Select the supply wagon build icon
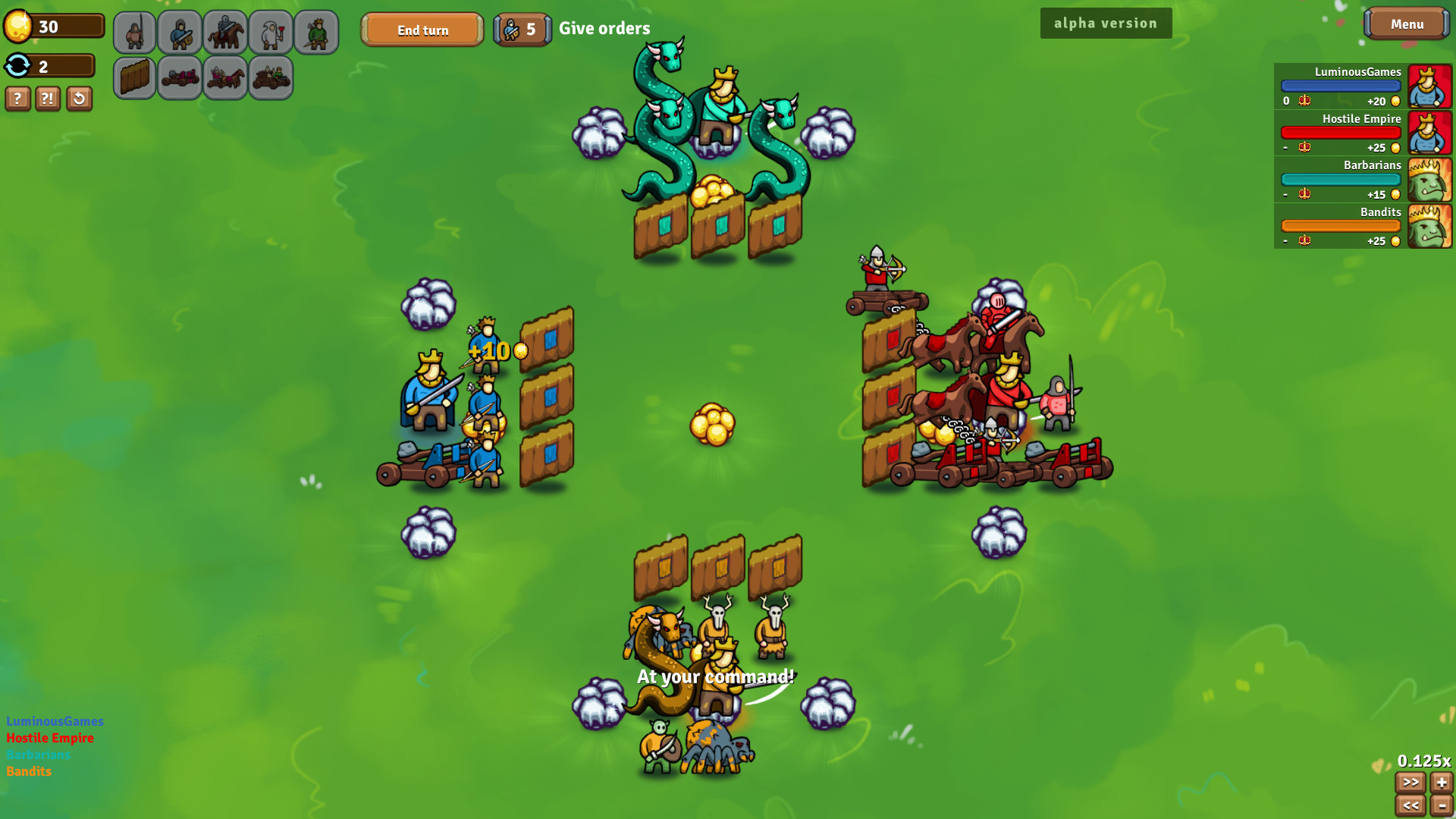 coord(271,77)
